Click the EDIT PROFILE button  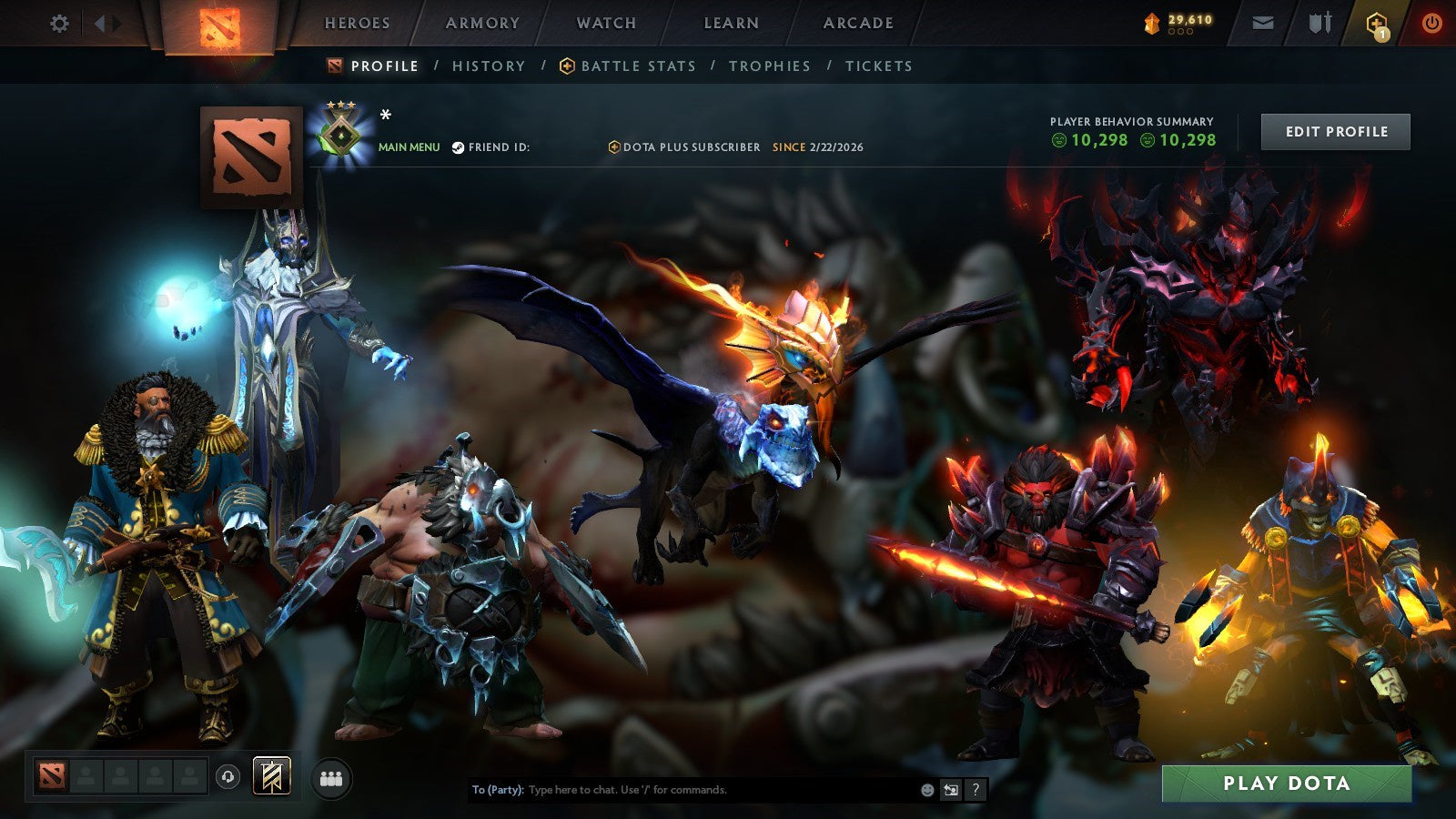click(x=1335, y=131)
